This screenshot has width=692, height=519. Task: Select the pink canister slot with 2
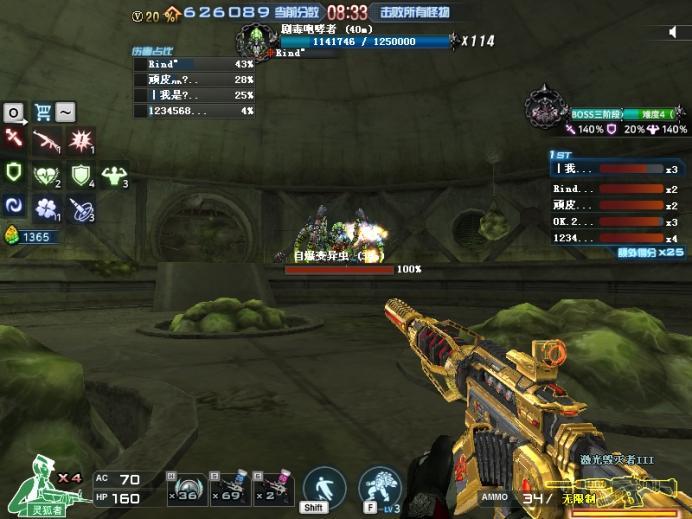click(270, 489)
